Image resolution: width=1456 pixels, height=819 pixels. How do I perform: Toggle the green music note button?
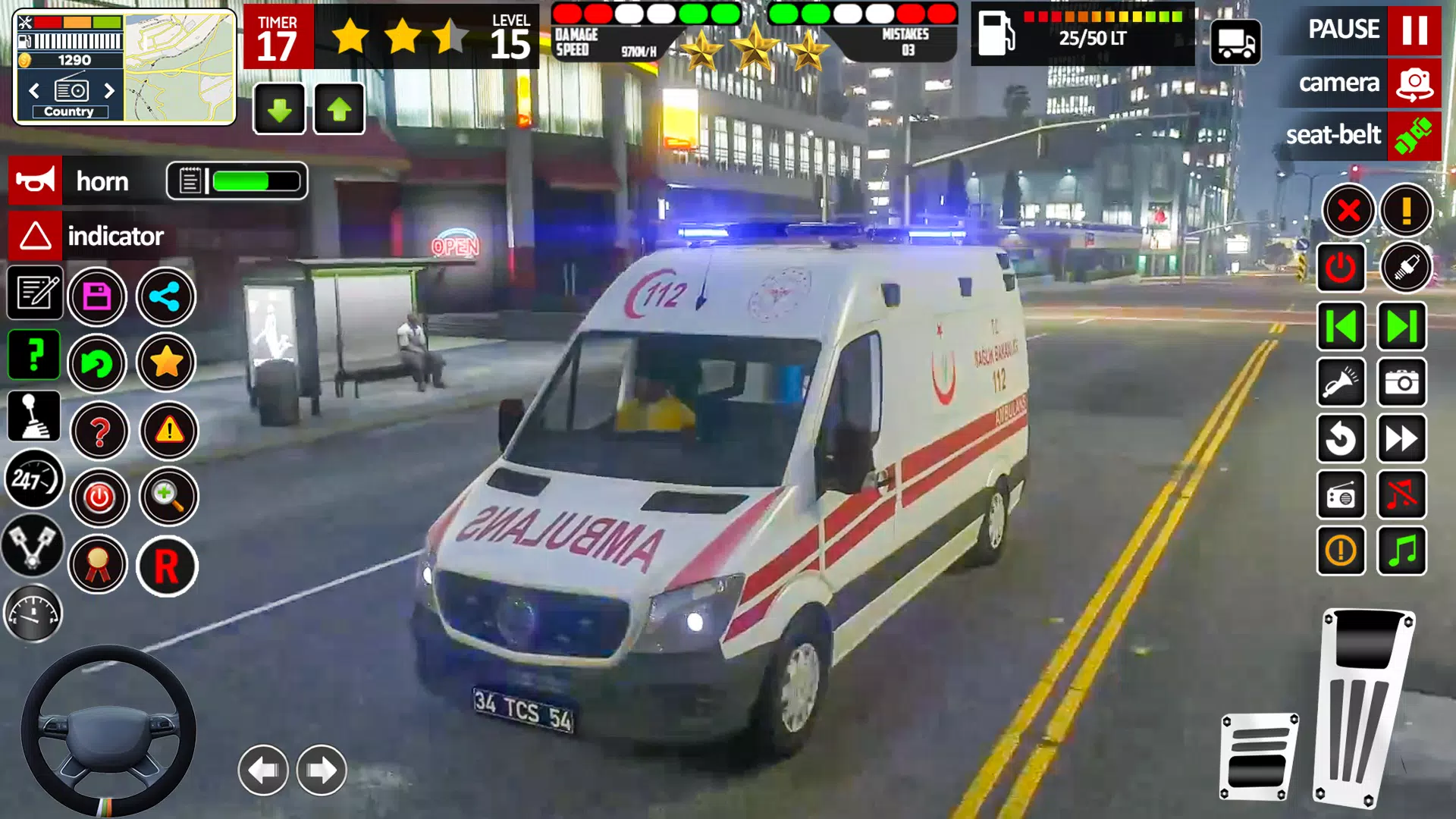click(x=1402, y=551)
